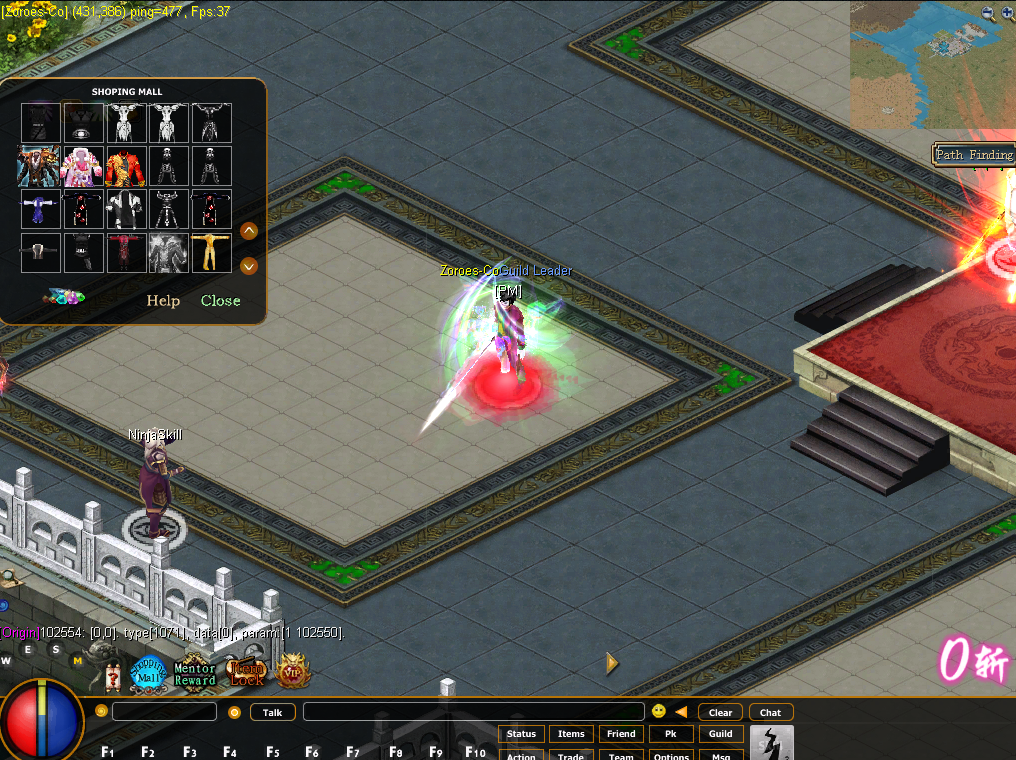
Task: Select the golden outfit in the mall
Action: [x=211, y=253]
